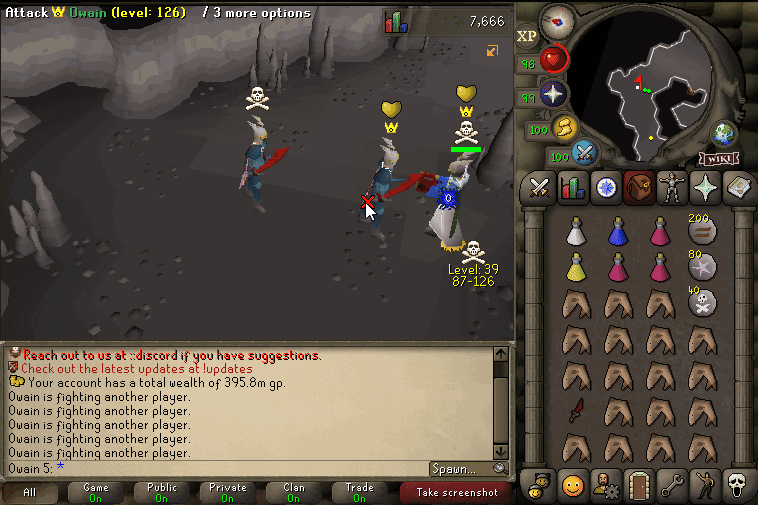The height and width of the screenshot is (505, 758).
Task: Open the Settings wrench tab
Action: [x=670, y=486]
